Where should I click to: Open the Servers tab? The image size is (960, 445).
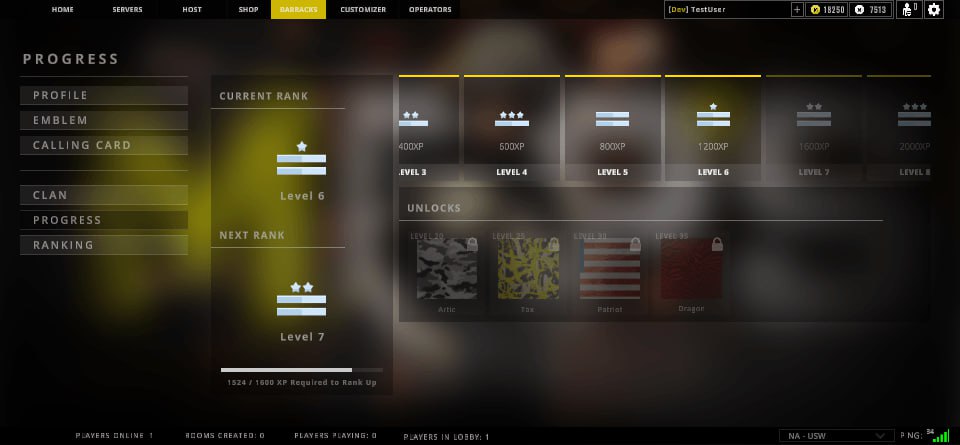click(x=127, y=10)
